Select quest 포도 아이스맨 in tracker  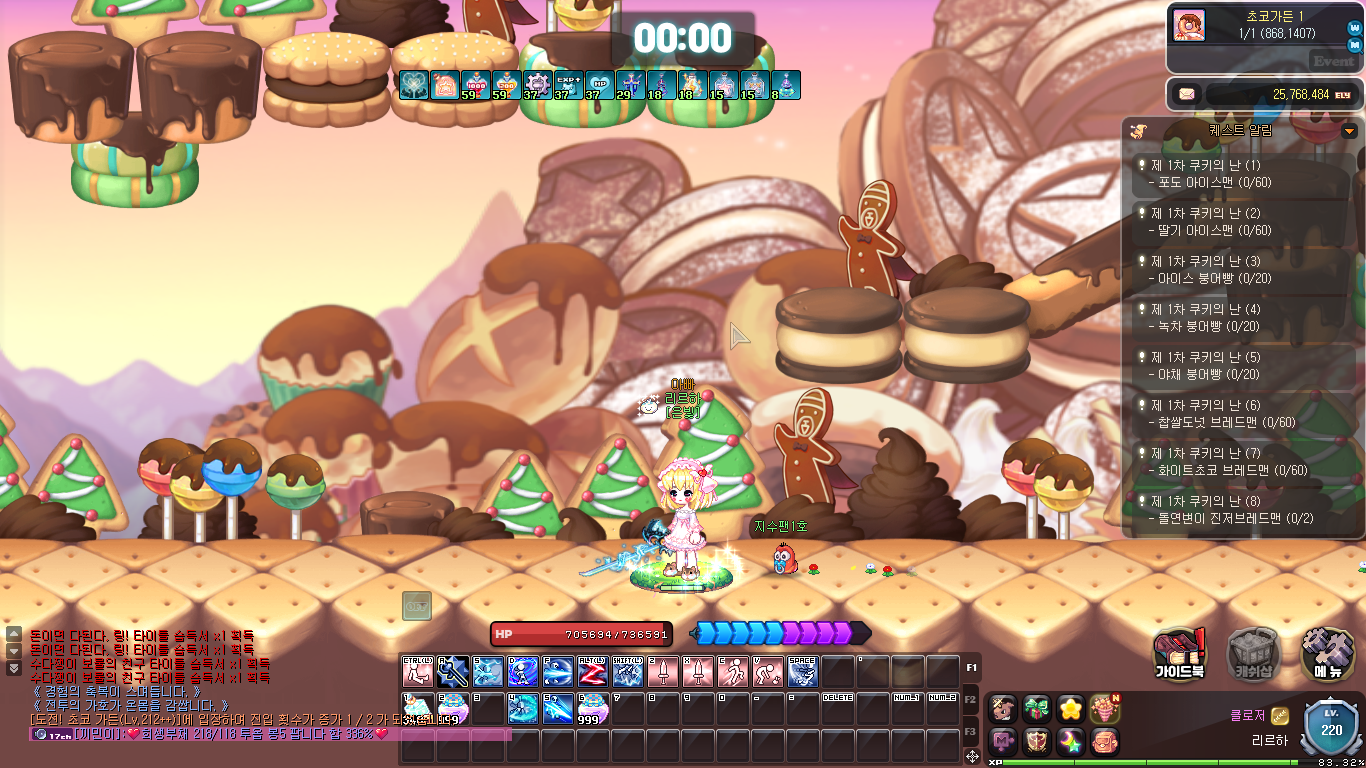coord(1243,174)
